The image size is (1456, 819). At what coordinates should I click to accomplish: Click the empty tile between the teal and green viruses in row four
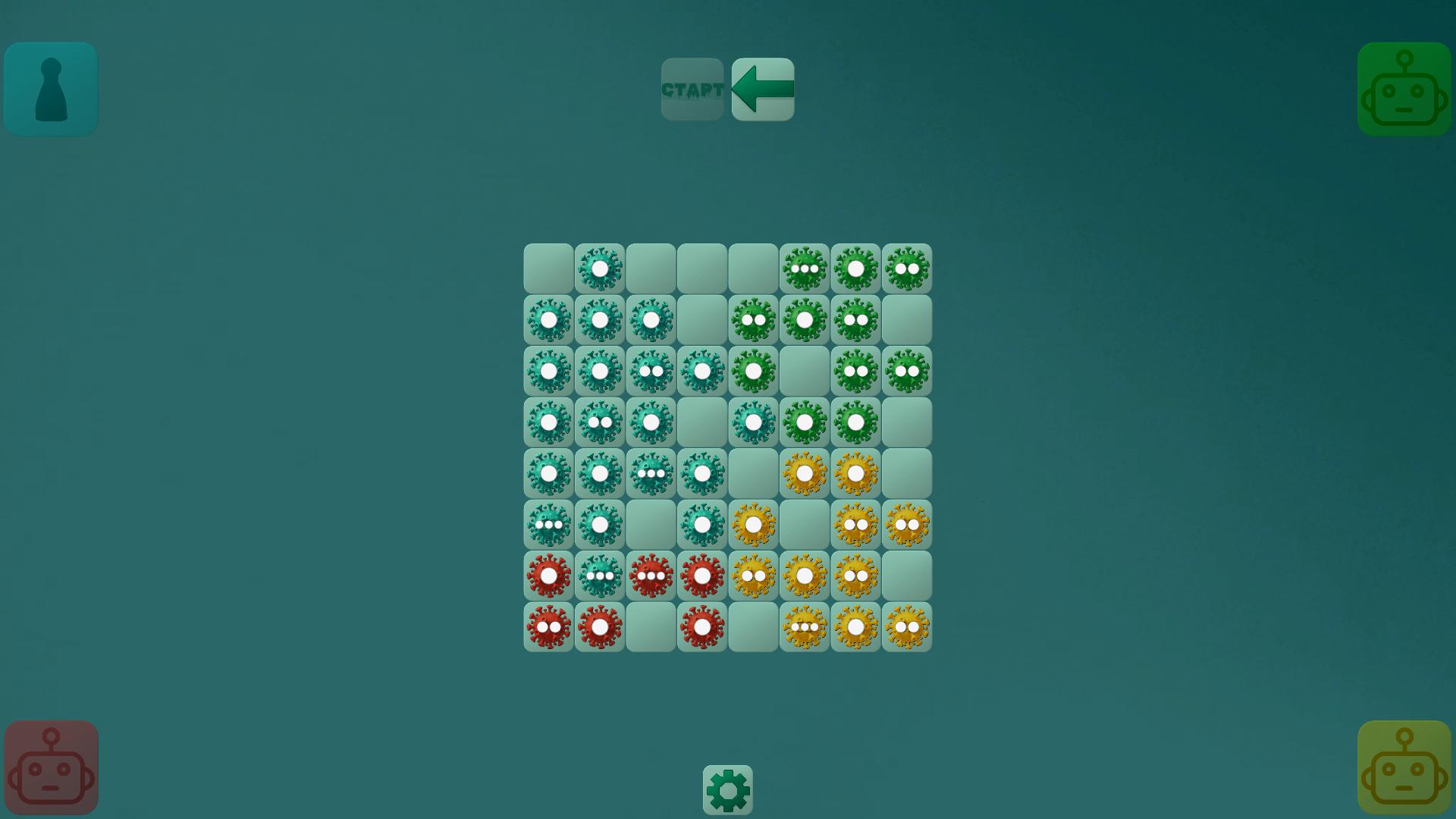tap(702, 422)
